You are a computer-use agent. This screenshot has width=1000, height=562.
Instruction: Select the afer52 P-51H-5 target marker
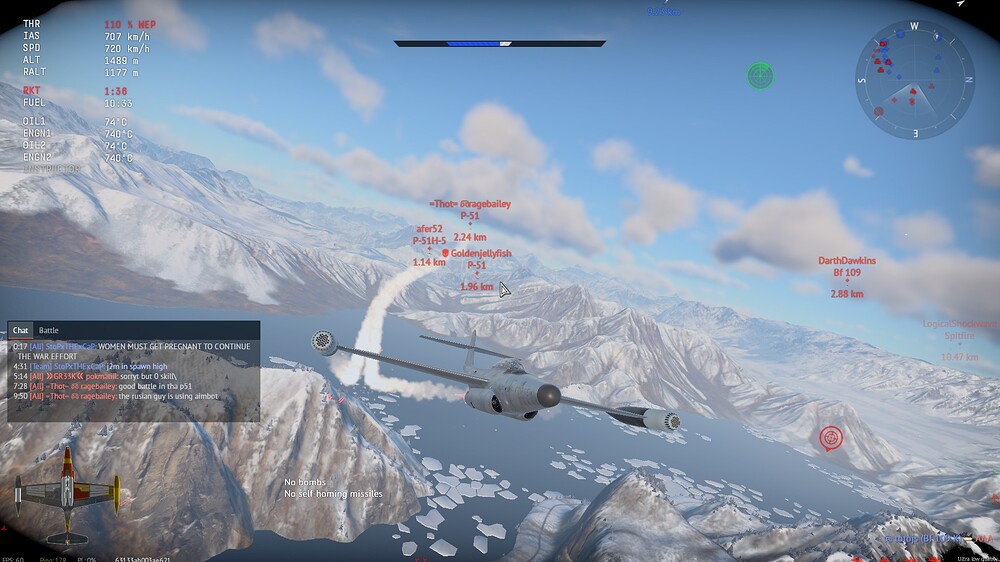coord(430,249)
